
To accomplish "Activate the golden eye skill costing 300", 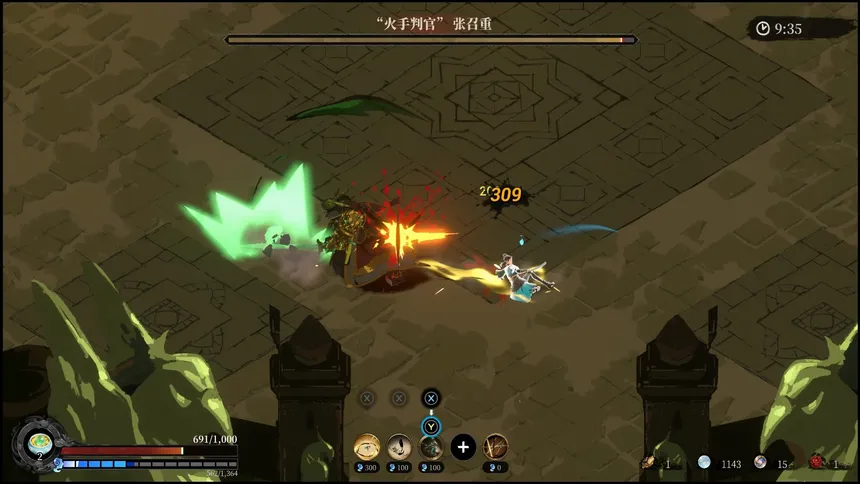I will coord(367,446).
